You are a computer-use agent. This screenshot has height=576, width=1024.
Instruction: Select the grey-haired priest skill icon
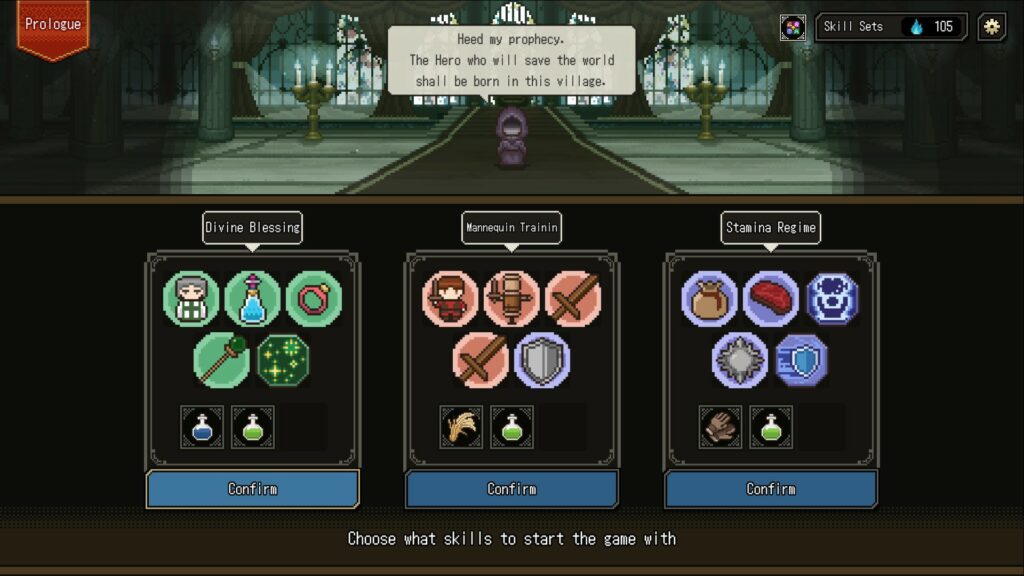191,299
